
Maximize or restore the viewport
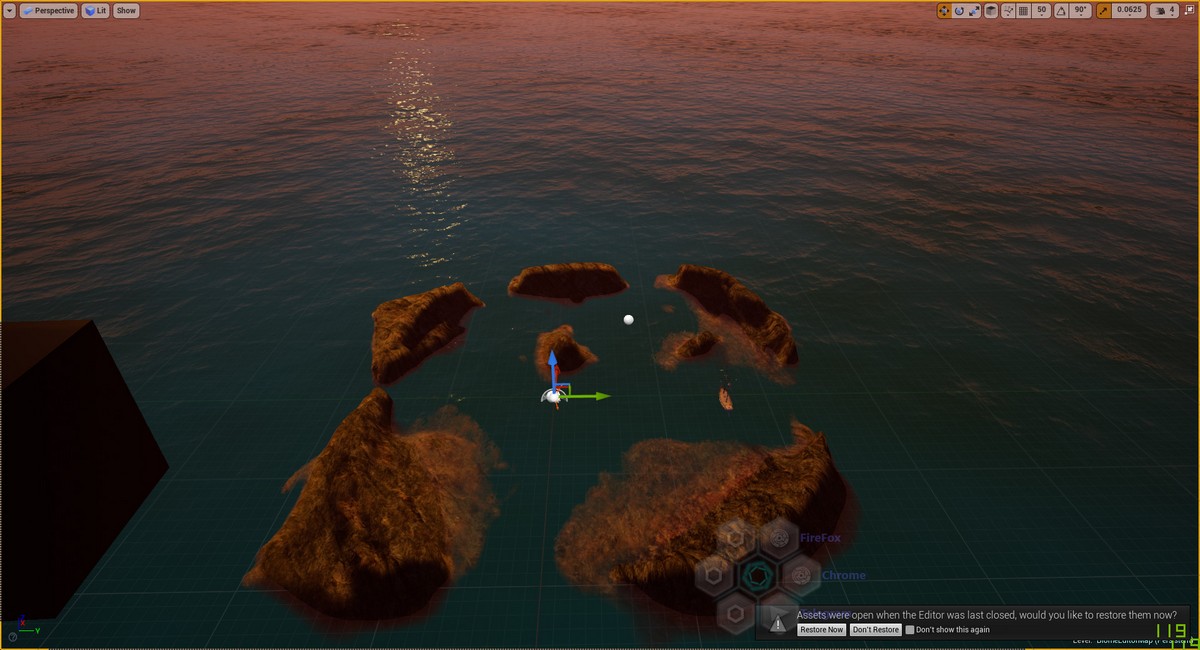point(1189,10)
